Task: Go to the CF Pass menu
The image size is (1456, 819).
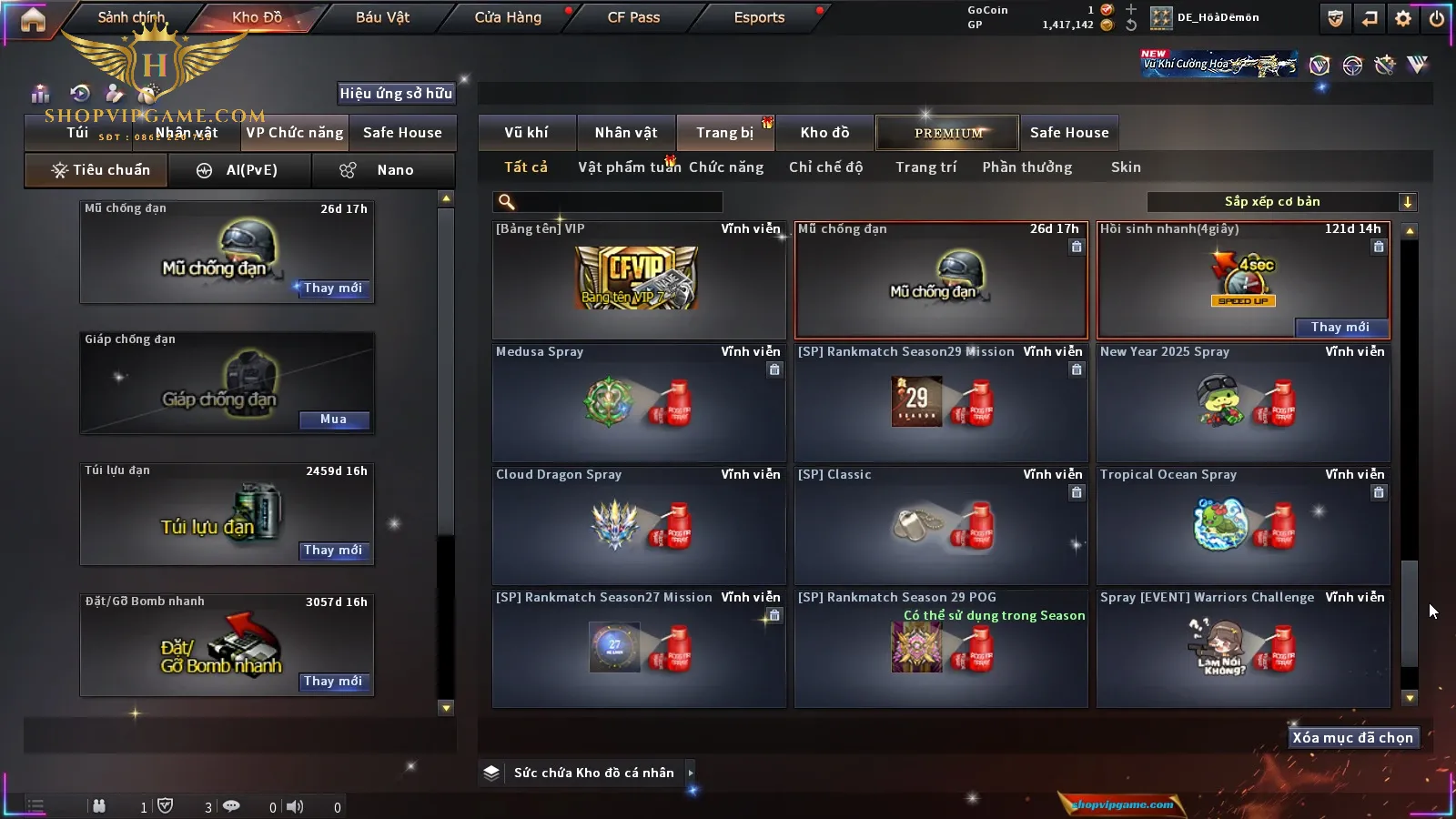Action: (x=633, y=17)
